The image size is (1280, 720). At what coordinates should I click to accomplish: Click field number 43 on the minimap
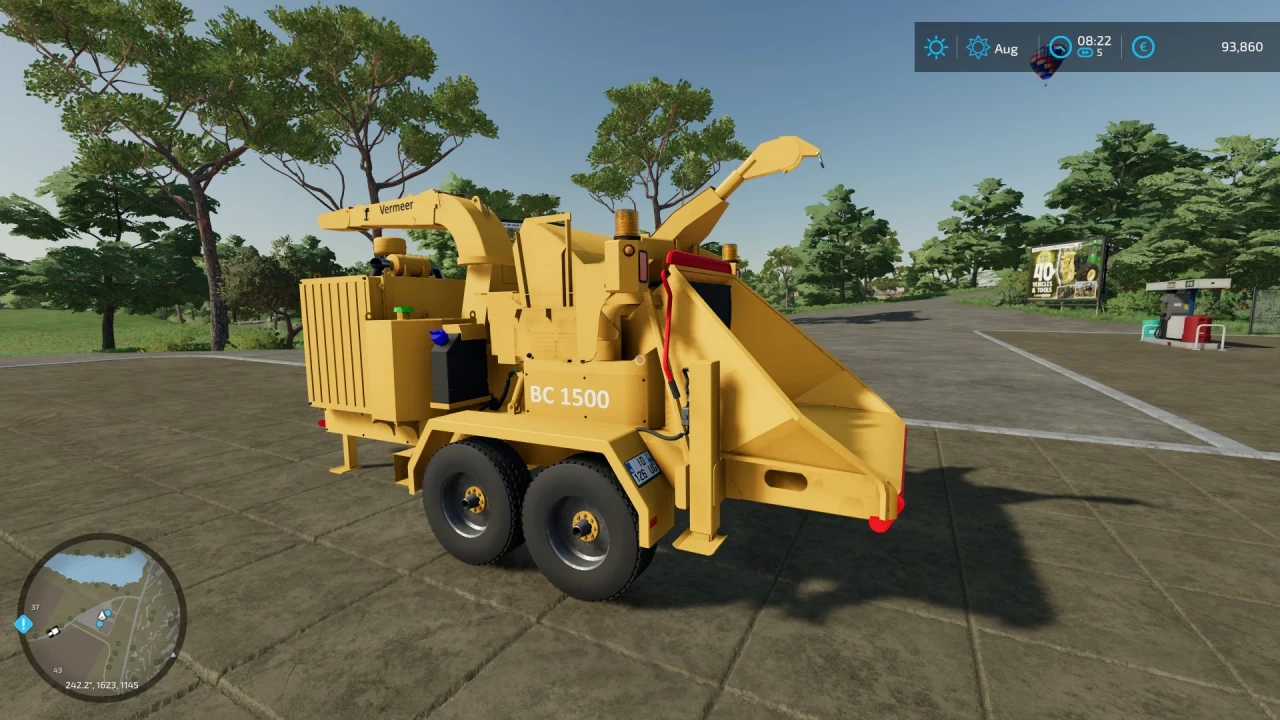tap(57, 671)
